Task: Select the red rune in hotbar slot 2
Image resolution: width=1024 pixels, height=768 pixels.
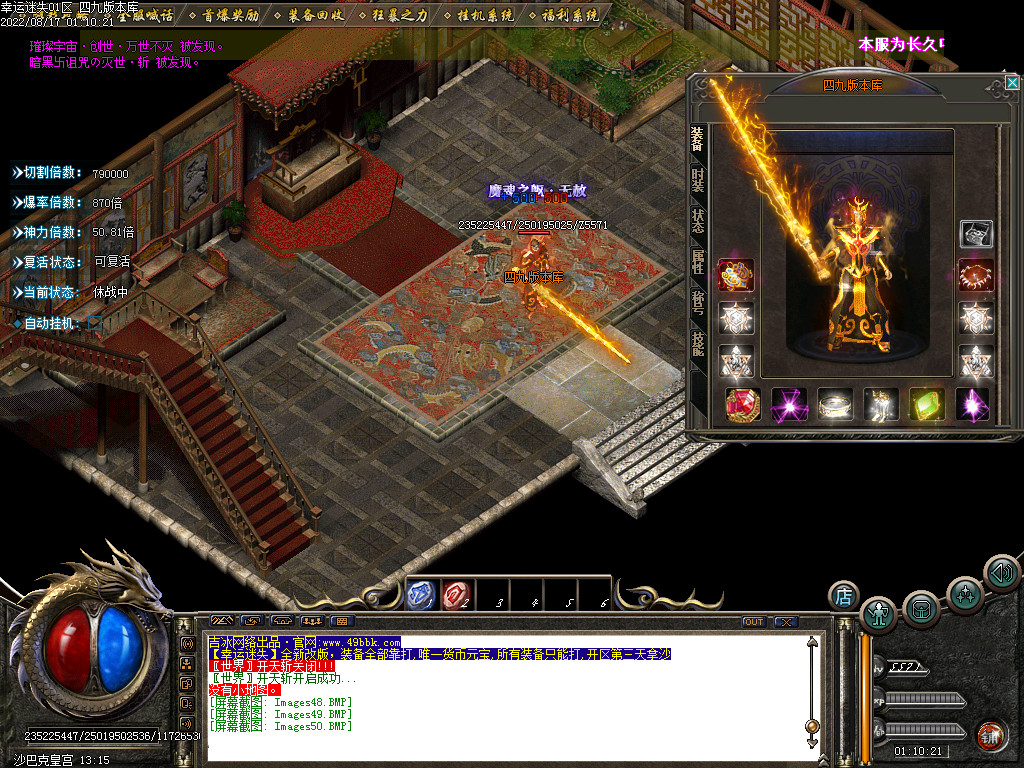Action: [455, 595]
